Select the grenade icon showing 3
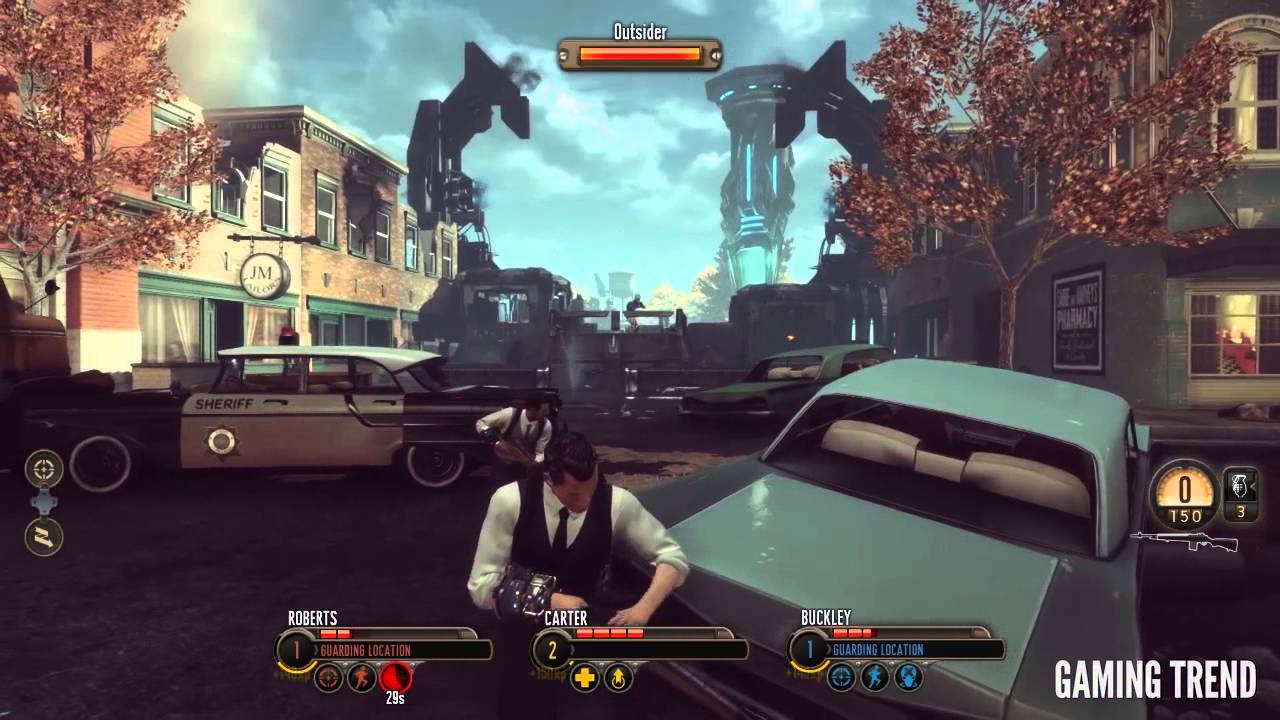The height and width of the screenshot is (720, 1280). [x=1238, y=497]
